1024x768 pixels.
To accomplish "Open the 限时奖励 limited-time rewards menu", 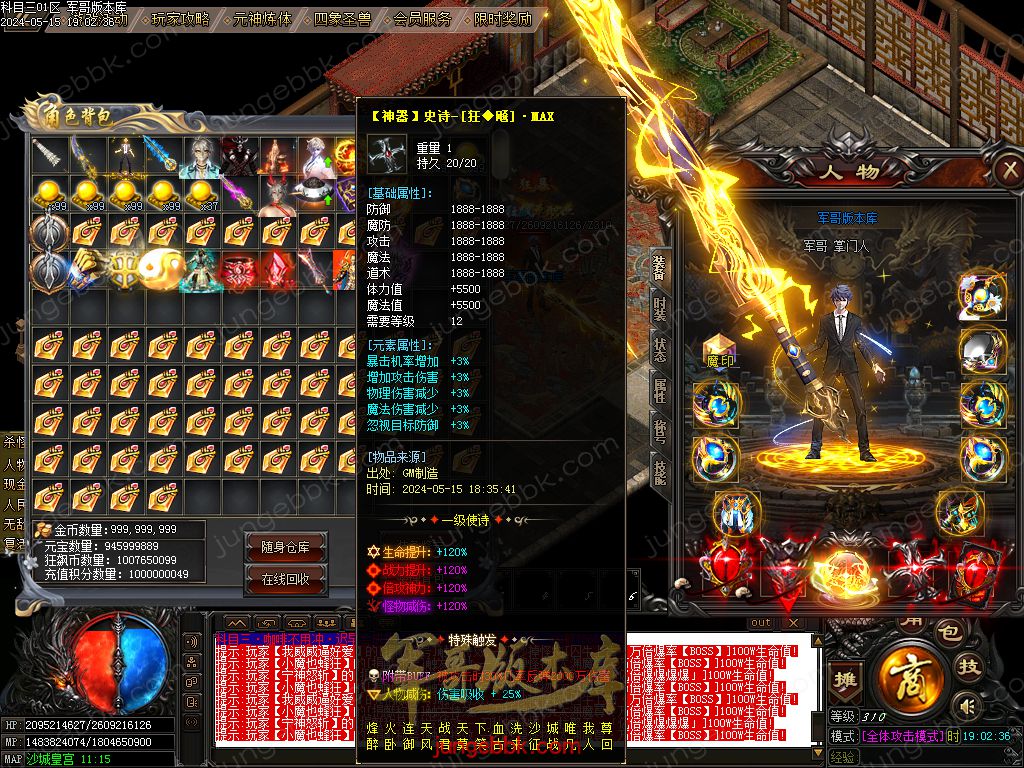I will (x=502, y=18).
